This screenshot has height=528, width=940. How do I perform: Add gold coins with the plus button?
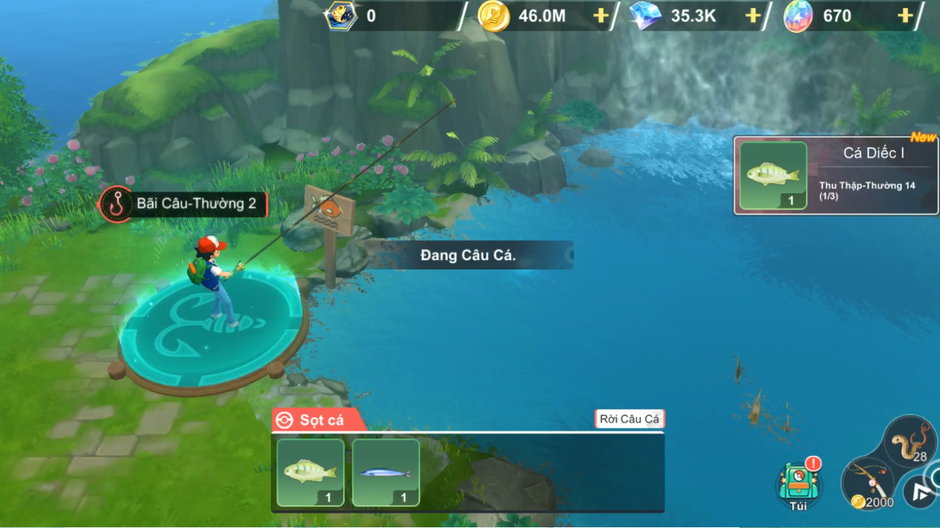[601, 16]
